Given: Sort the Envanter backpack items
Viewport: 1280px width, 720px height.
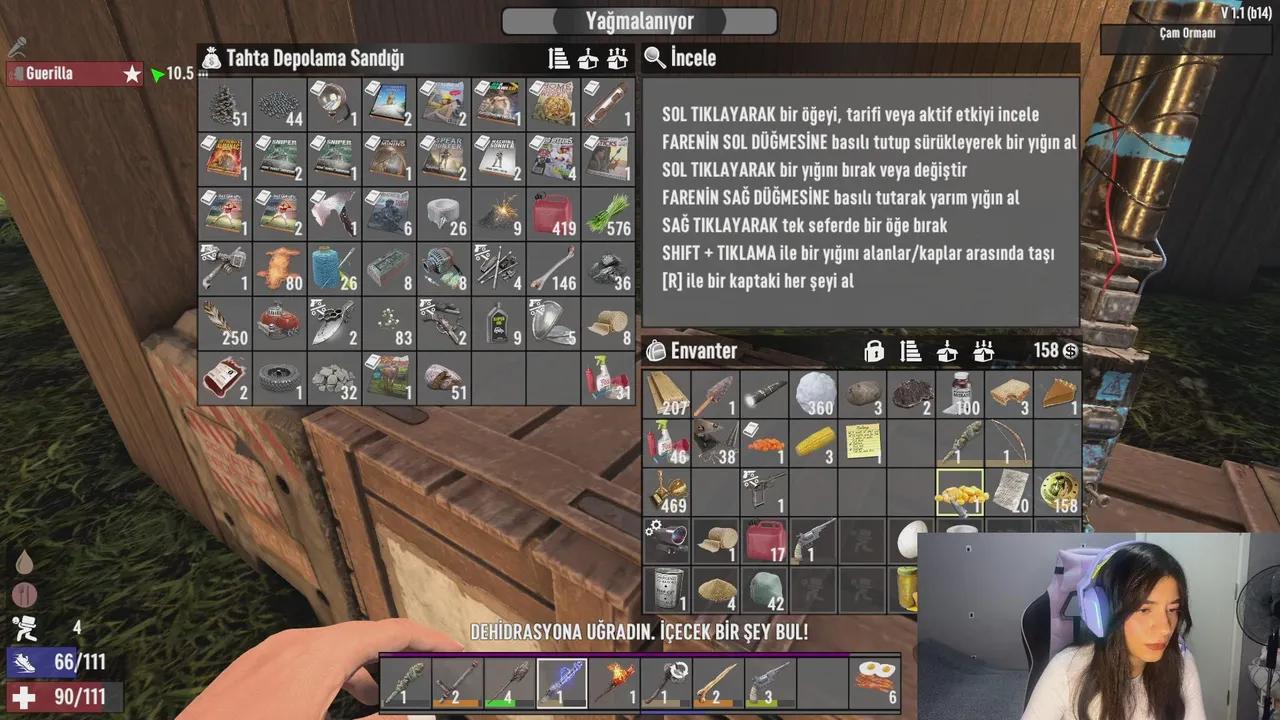Looking at the screenshot, I should (910, 351).
